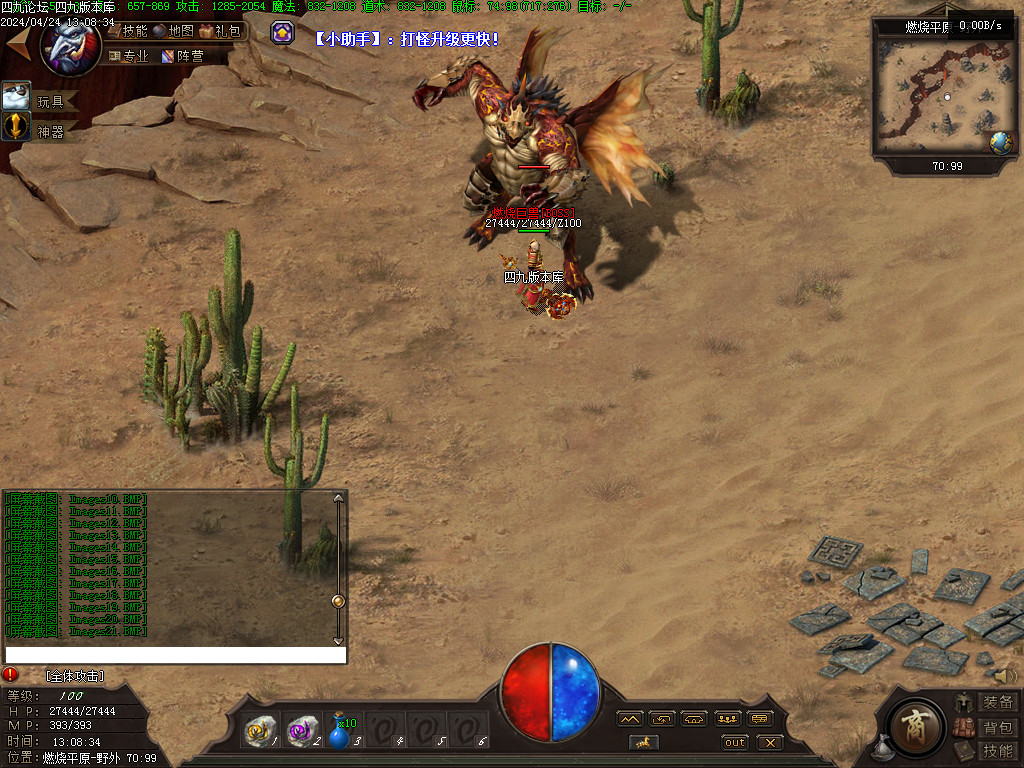Open the 装备 equipment panel
The width and height of the screenshot is (1024, 768).
coord(997,702)
